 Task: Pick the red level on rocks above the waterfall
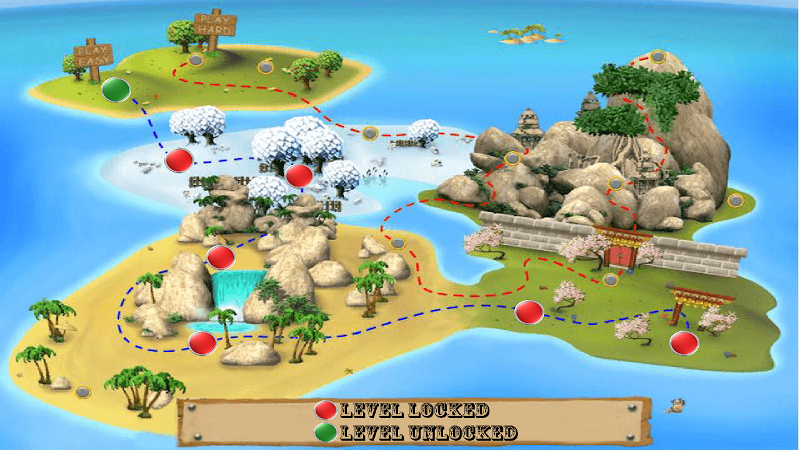pyautogui.click(x=220, y=257)
